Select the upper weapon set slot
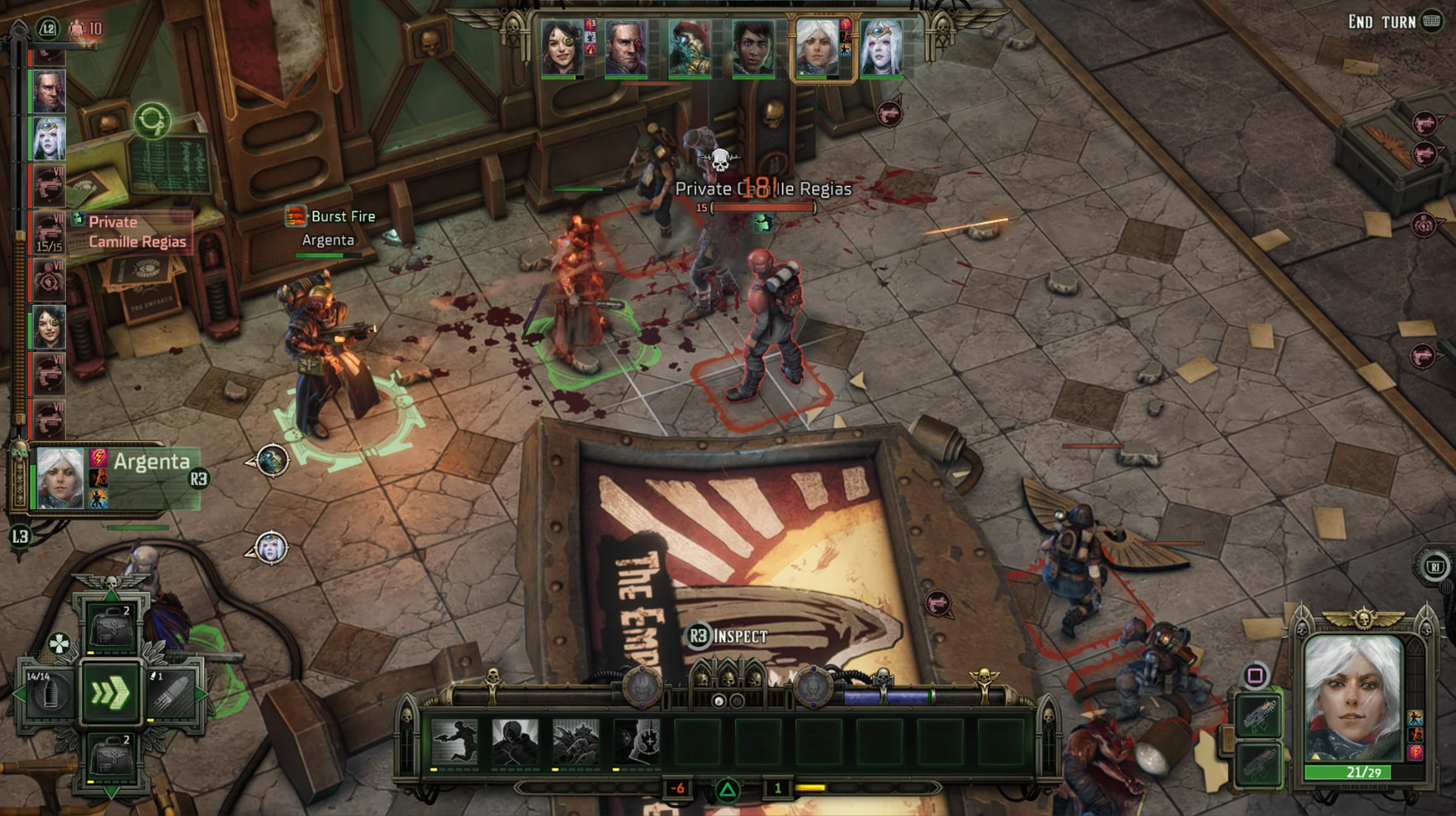Image resolution: width=1456 pixels, height=816 pixels. click(1259, 715)
